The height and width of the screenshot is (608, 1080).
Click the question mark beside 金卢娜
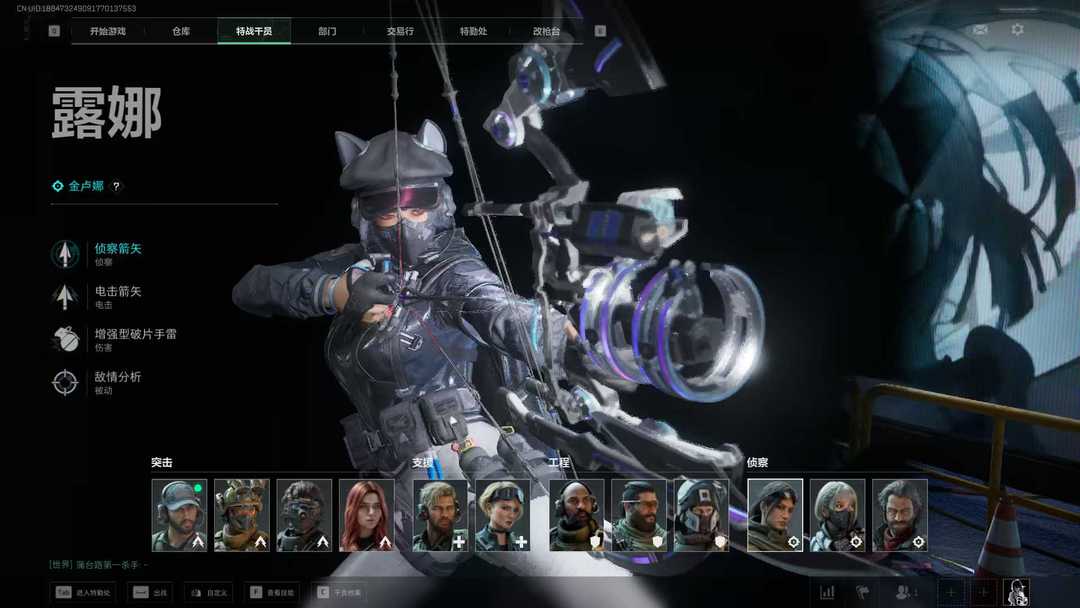point(116,186)
